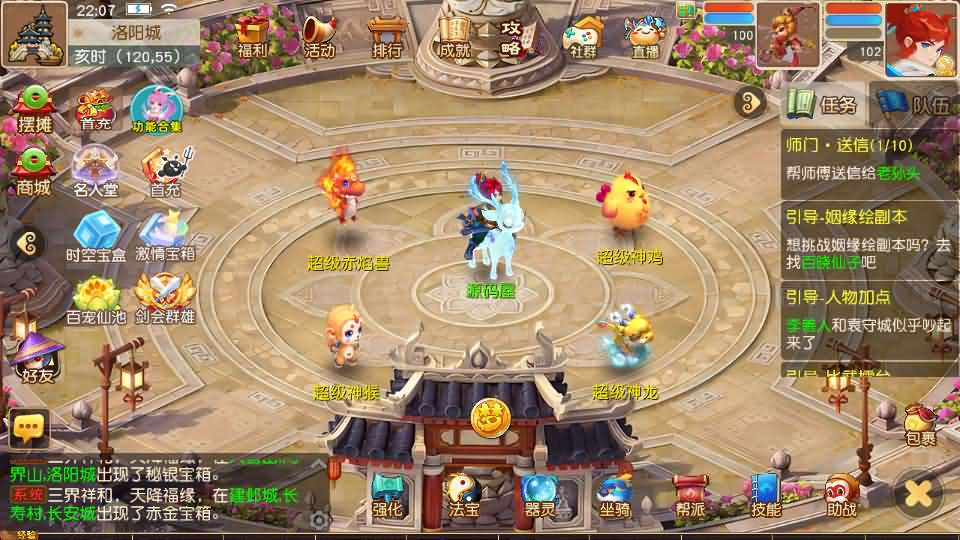Open the 强化 enhancement menu
The width and height of the screenshot is (960, 540).
(x=387, y=494)
